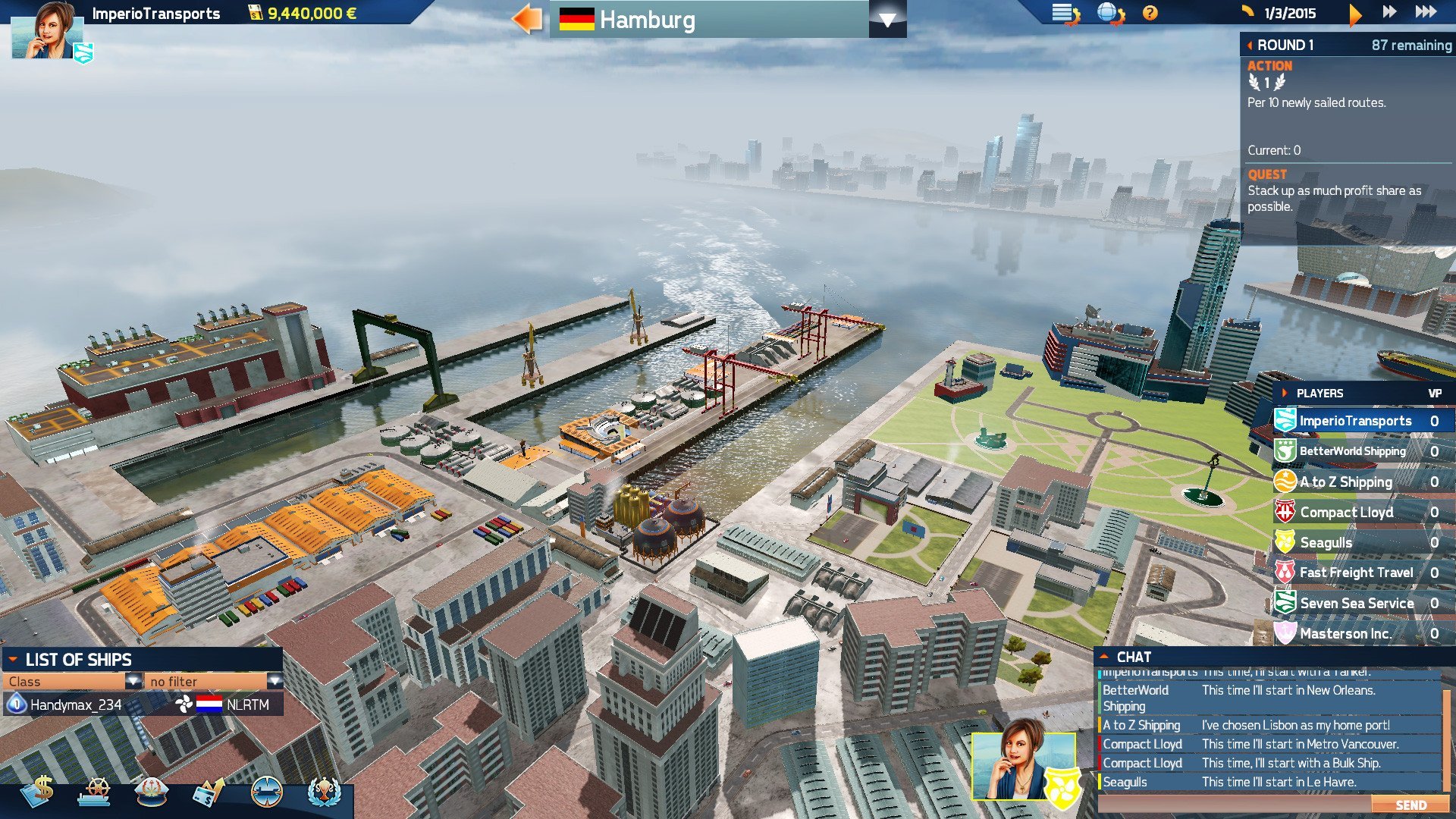Click the Send chat button
Image resolution: width=1456 pixels, height=819 pixels.
[x=1410, y=805]
